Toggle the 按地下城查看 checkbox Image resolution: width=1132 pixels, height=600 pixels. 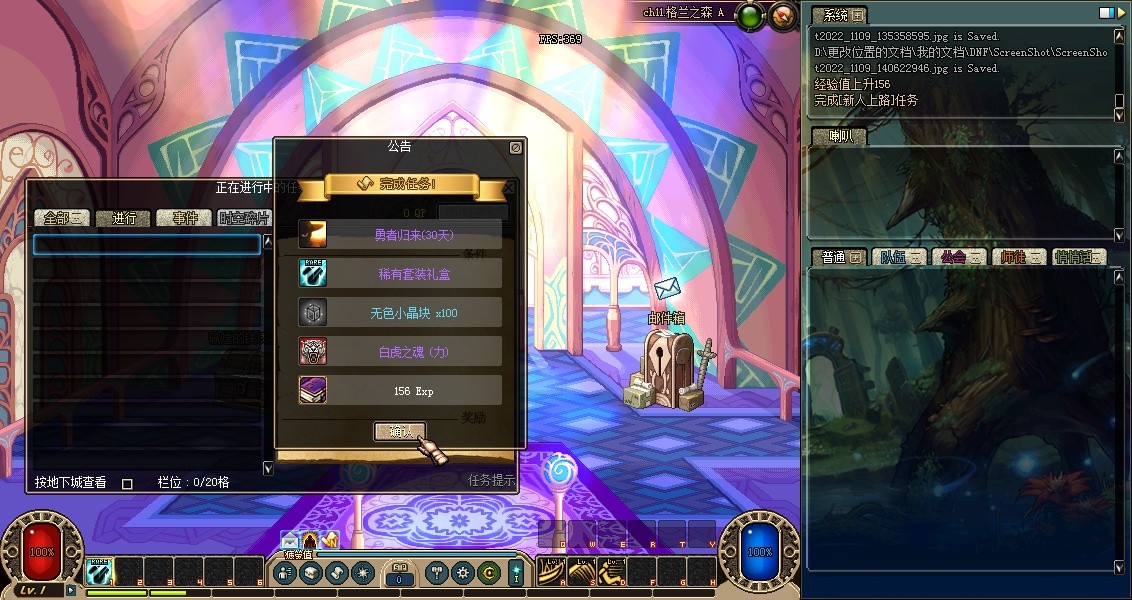127,483
